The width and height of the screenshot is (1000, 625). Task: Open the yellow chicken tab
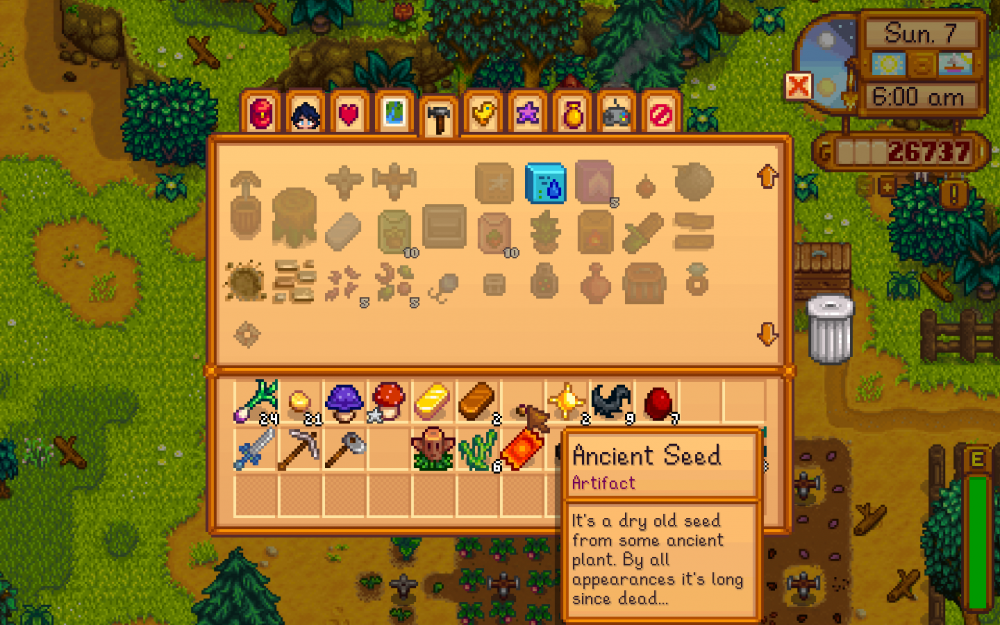(x=482, y=114)
